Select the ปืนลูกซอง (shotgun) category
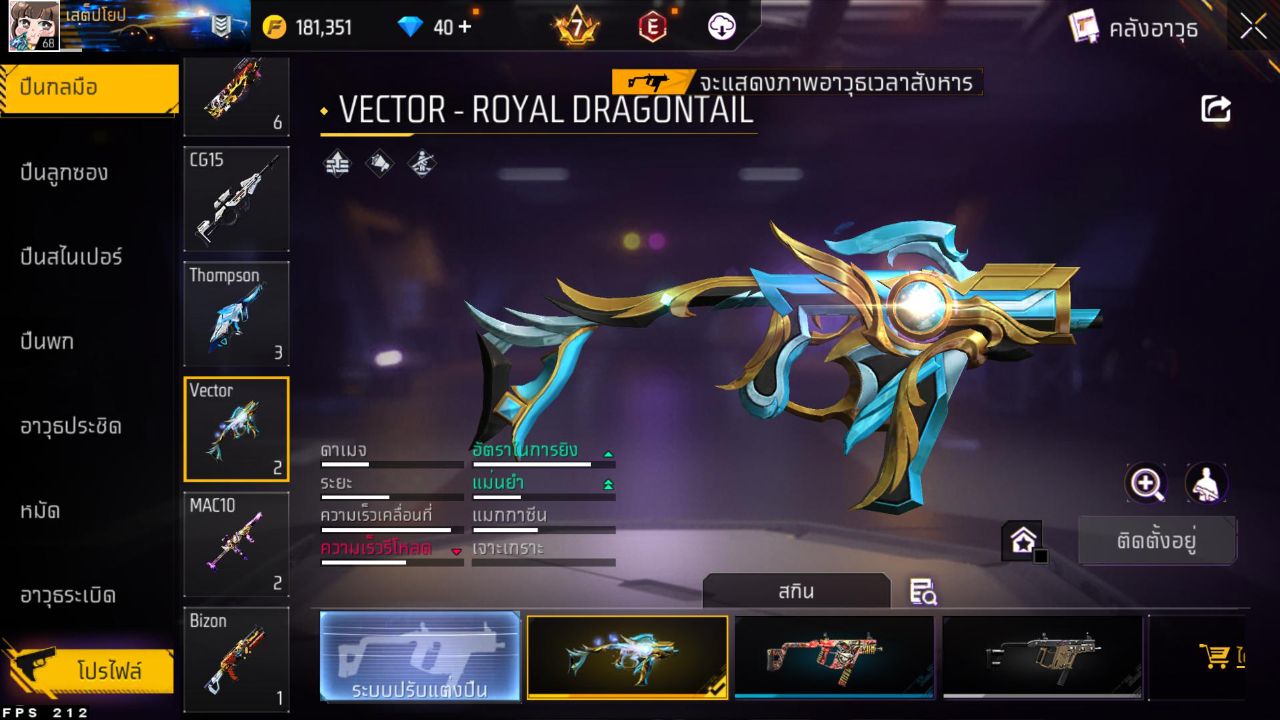Image resolution: width=1280 pixels, height=720 pixels. click(64, 173)
